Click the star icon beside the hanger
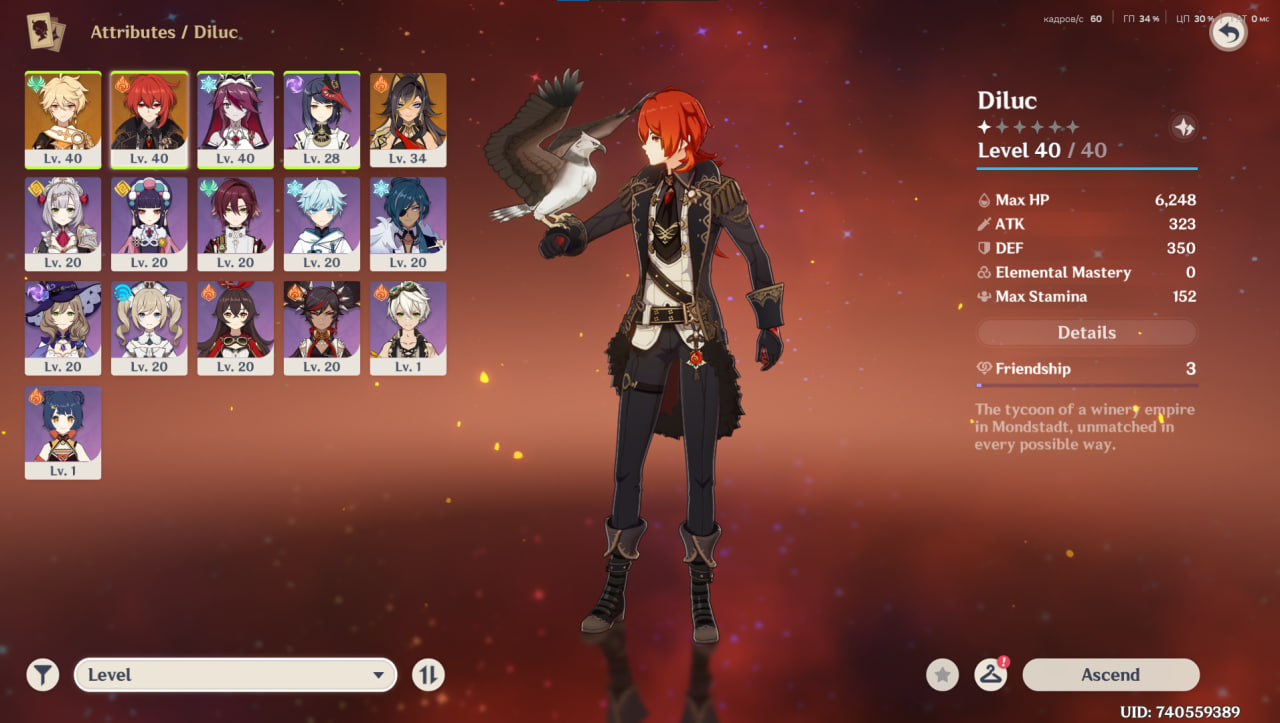 click(x=942, y=675)
